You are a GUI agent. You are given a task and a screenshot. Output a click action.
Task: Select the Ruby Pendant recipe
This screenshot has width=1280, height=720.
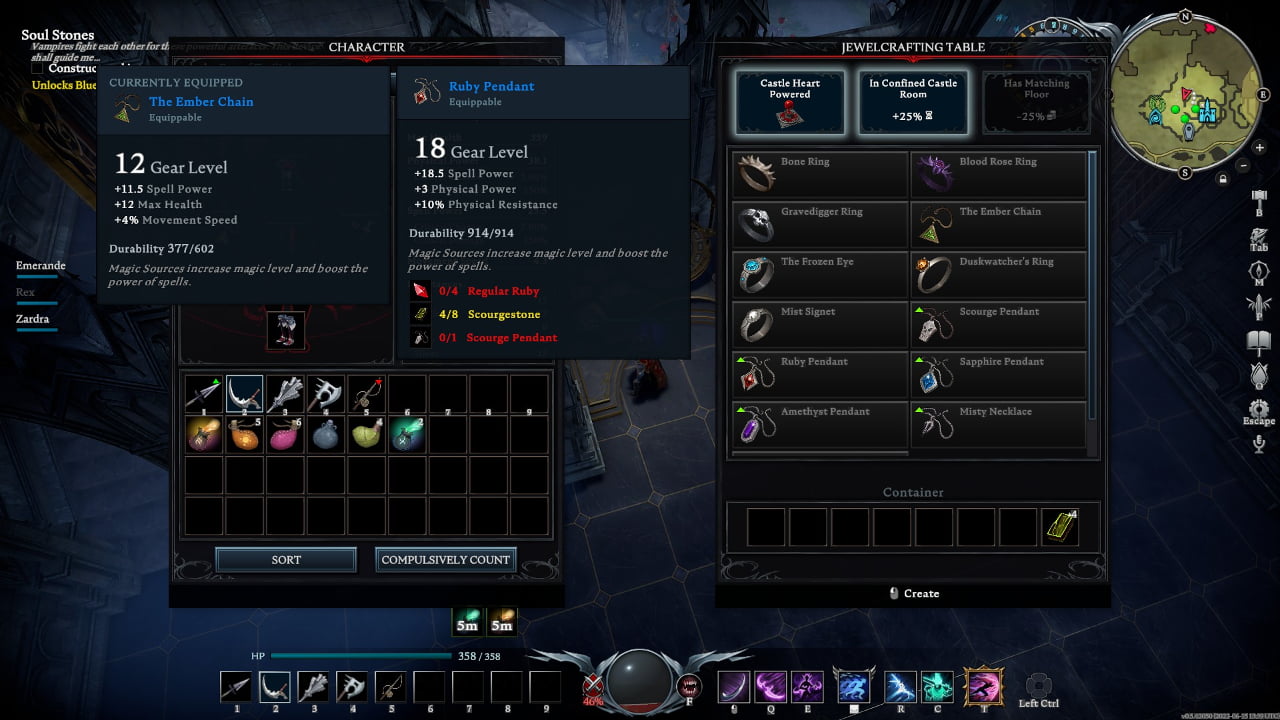[x=820, y=375]
